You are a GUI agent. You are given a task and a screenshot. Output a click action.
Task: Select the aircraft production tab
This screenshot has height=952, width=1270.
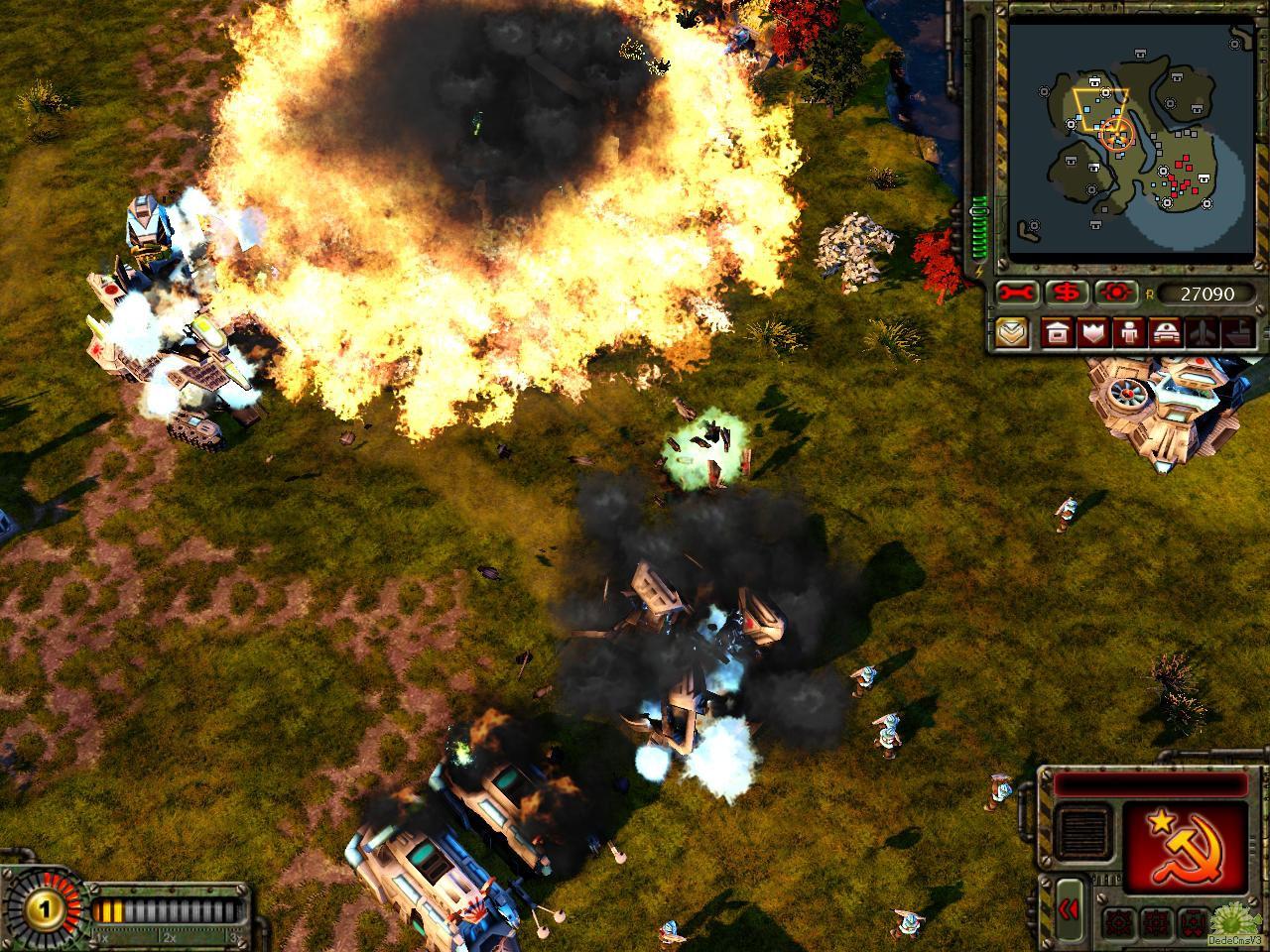point(1201,332)
